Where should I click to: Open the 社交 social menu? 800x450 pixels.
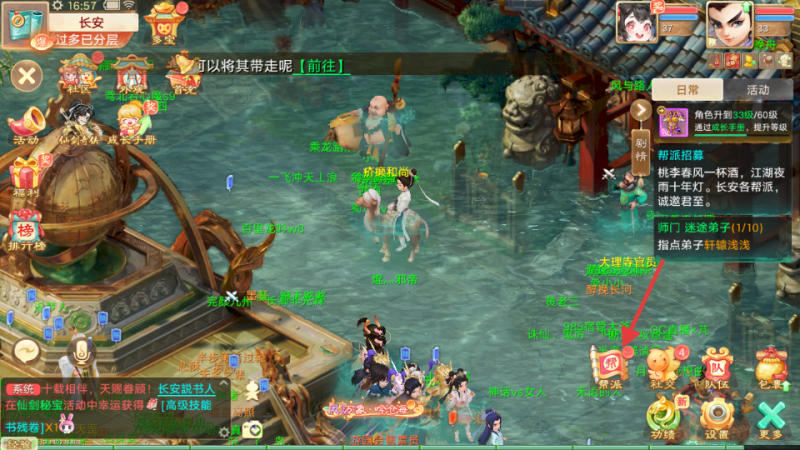click(x=661, y=365)
